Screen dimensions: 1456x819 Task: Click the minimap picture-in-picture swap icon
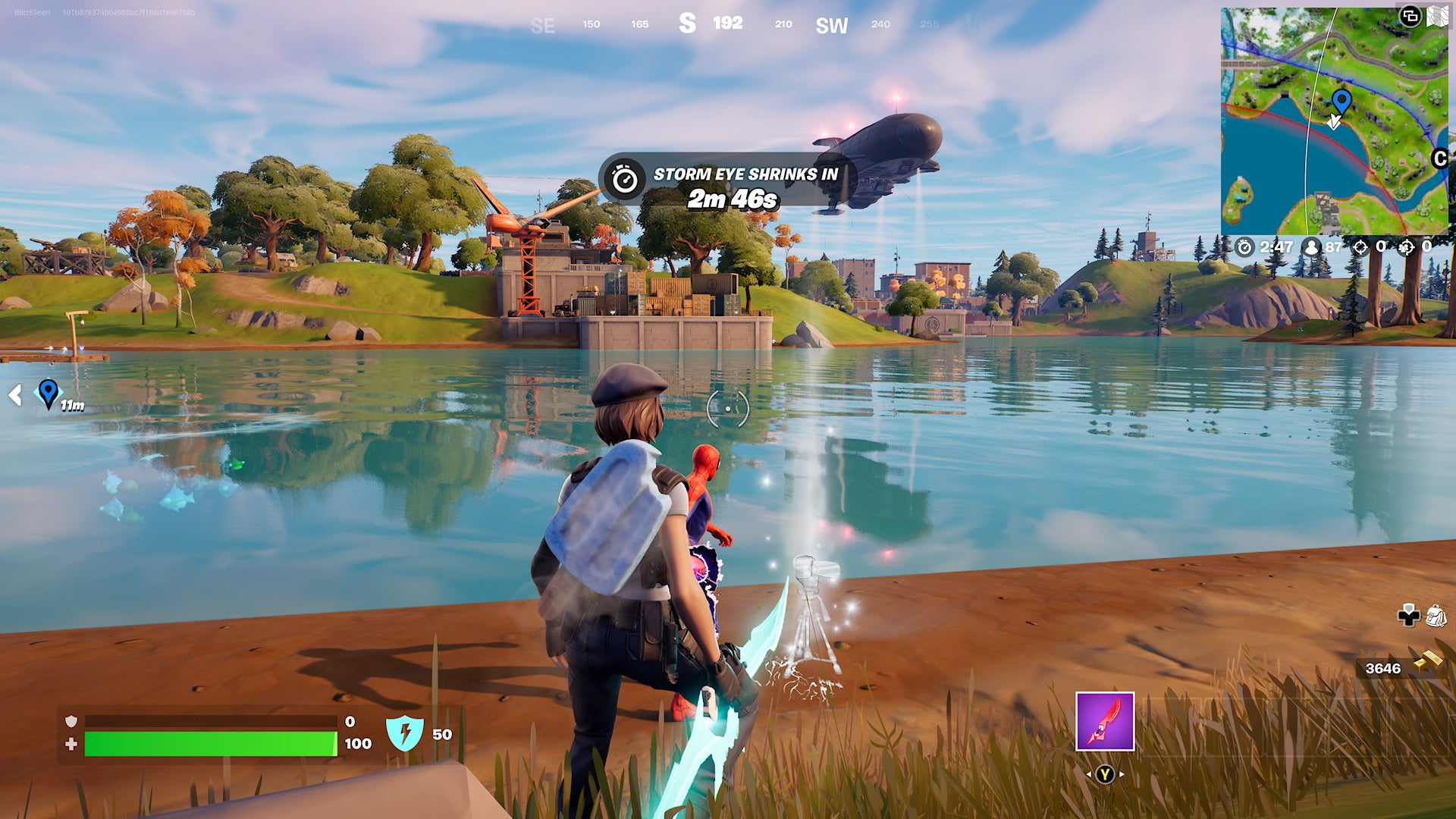point(1411,14)
